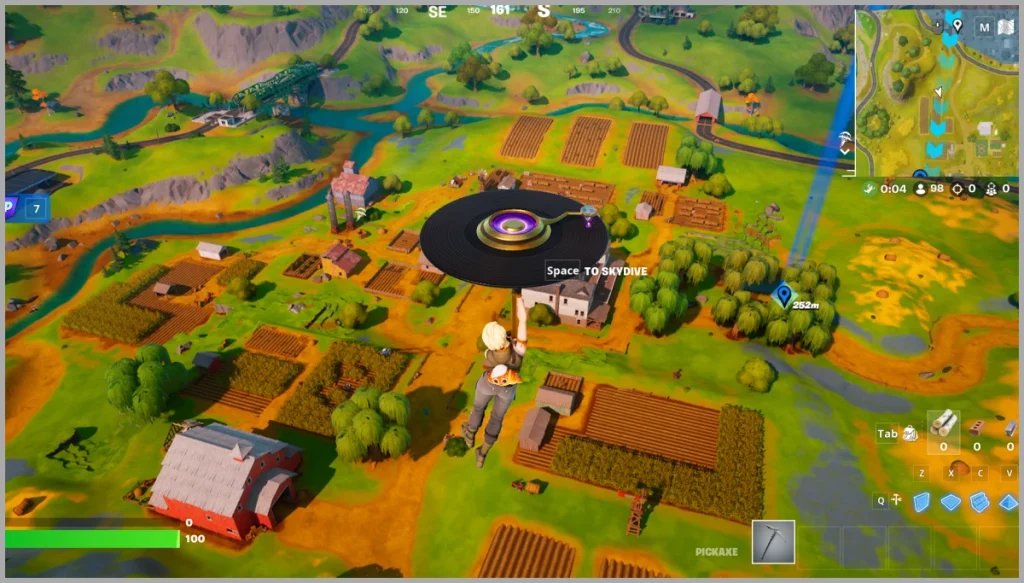Choose the floor building piece
1024x583 pixels.
click(x=950, y=501)
